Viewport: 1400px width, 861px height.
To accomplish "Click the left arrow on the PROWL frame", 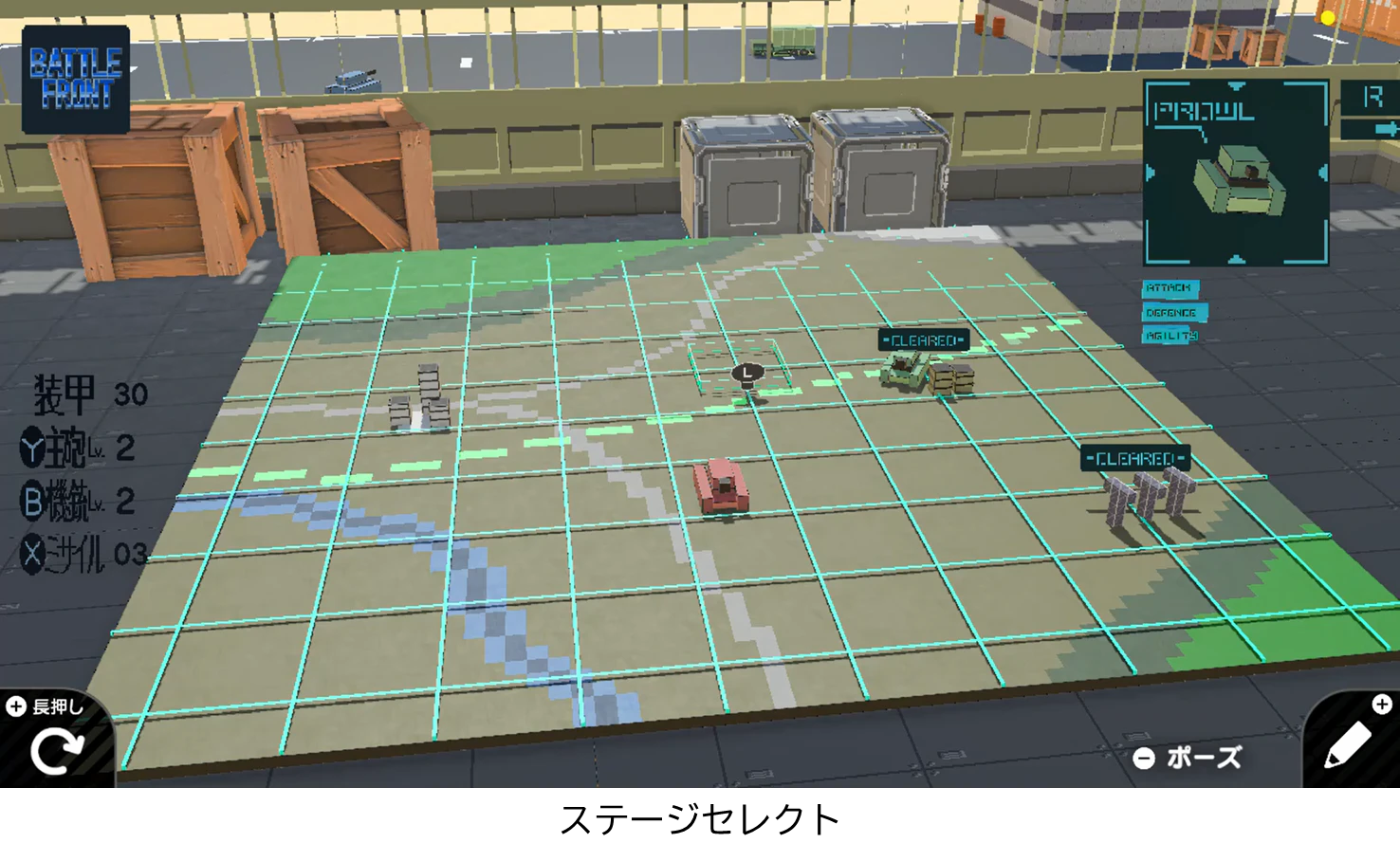I will point(1149,172).
